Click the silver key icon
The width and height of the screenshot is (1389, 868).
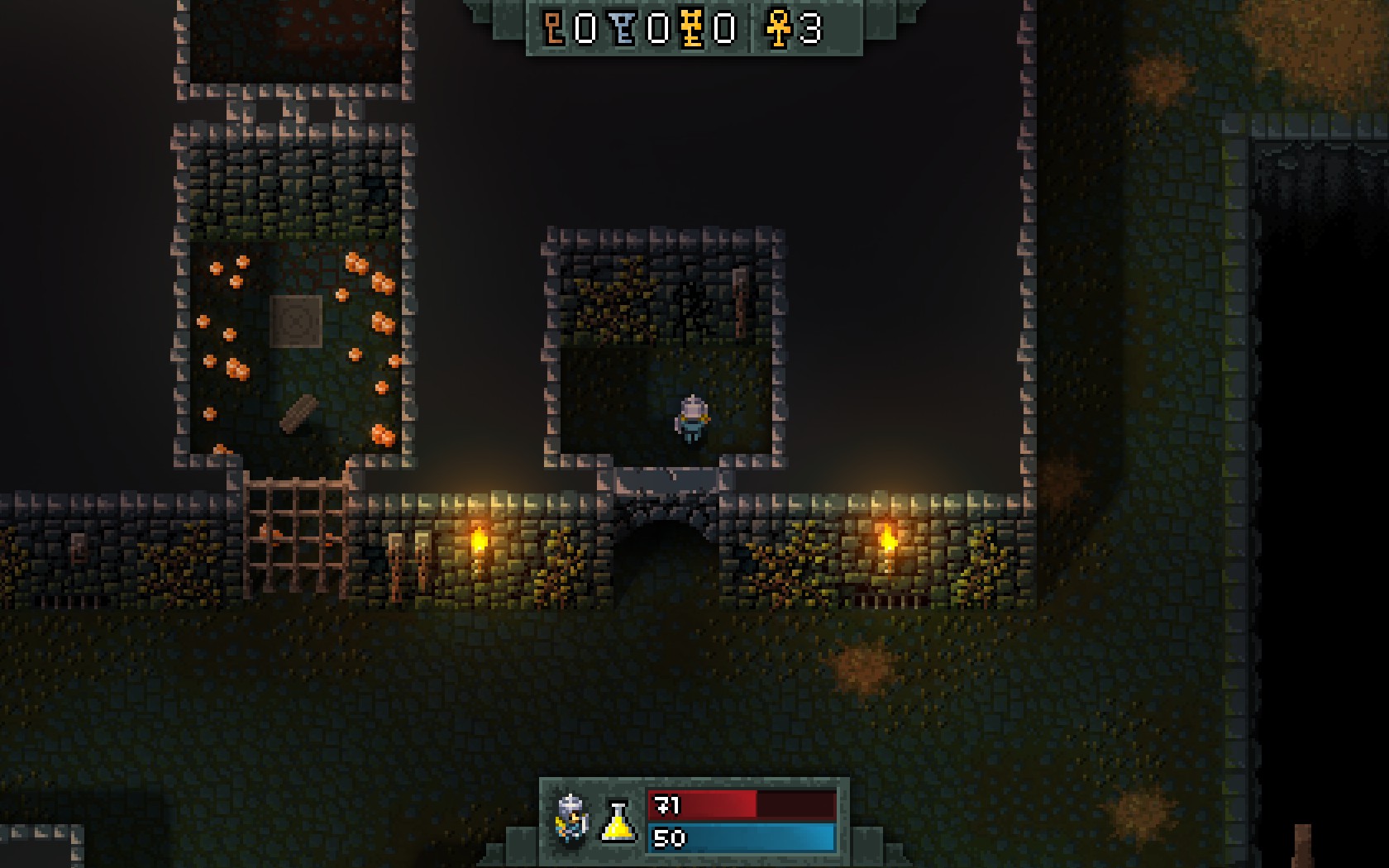624,29
